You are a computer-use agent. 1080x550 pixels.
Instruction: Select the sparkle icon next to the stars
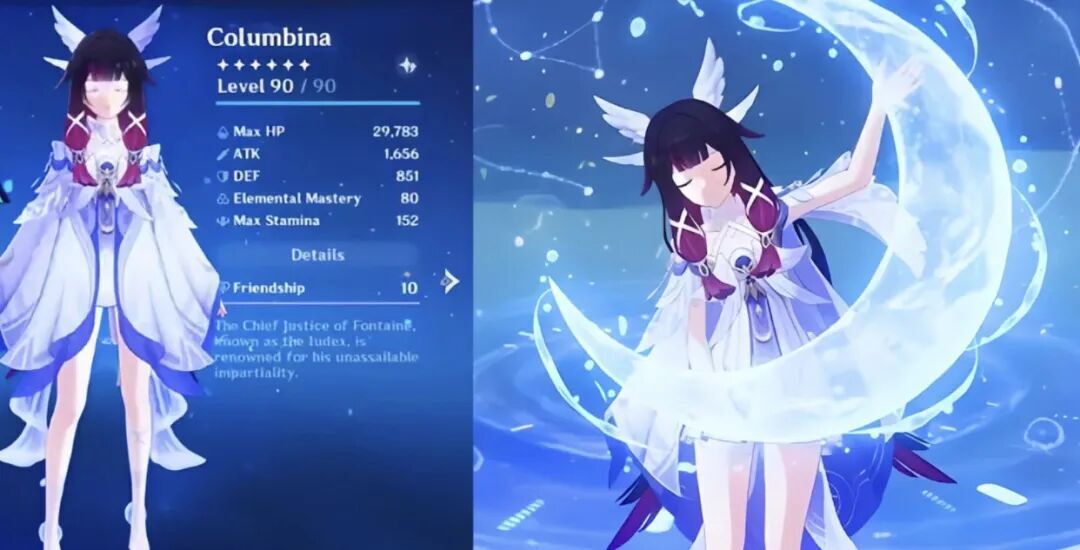tap(407, 65)
